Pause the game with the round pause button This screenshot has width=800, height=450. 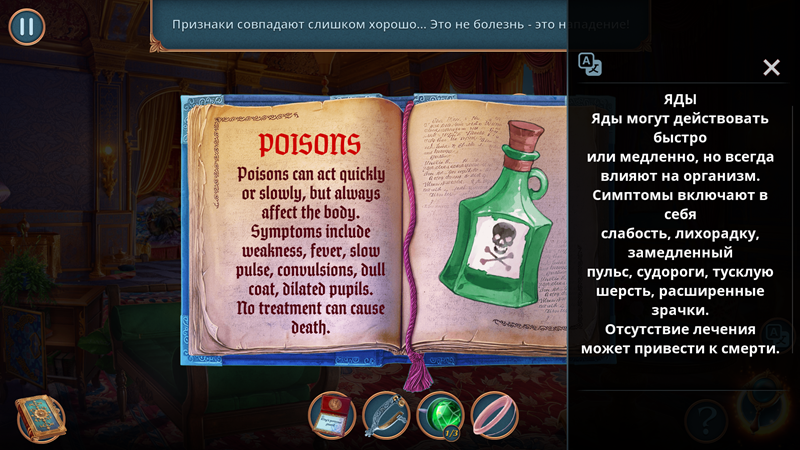(x=27, y=27)
